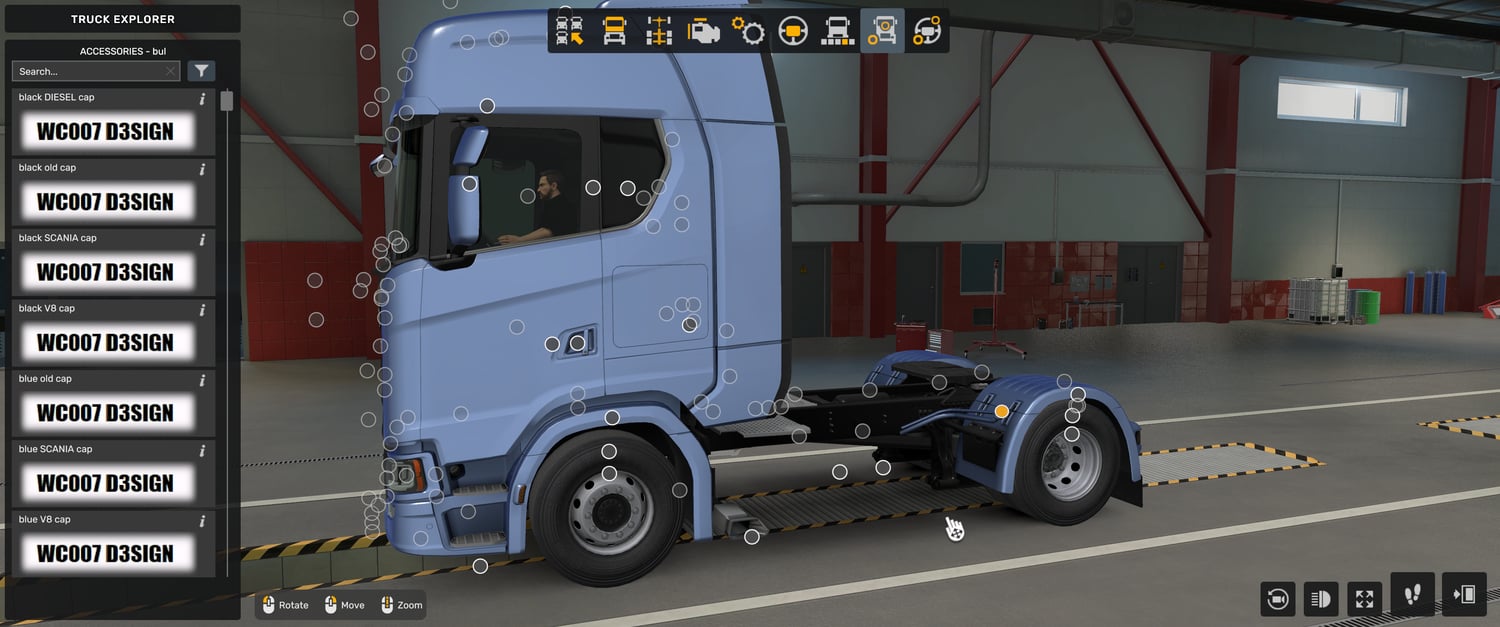
Task: Switch to the cabin category icon
Action: coord(614,31)
